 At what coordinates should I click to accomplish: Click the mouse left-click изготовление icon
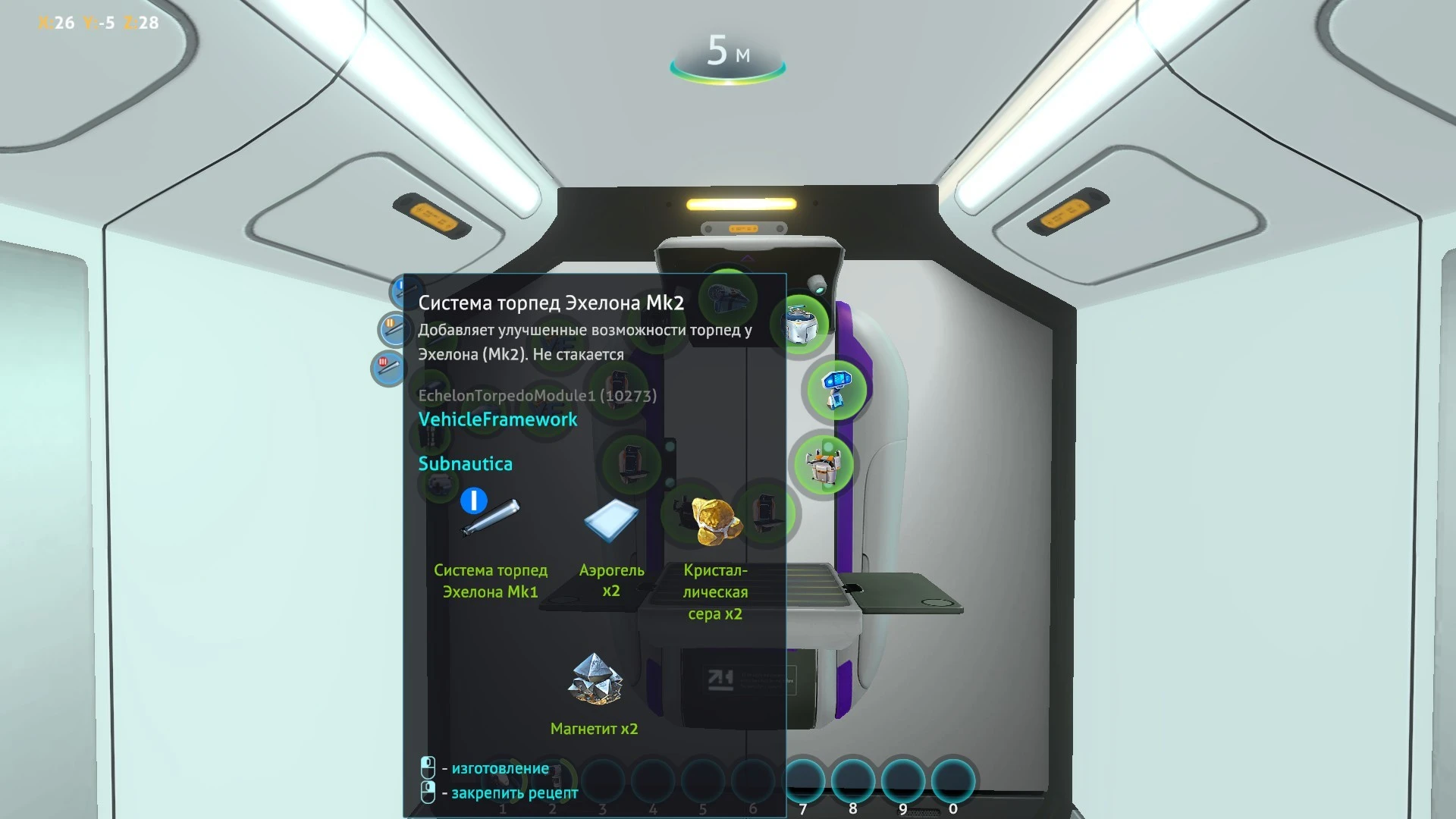(x=427, y=767)
